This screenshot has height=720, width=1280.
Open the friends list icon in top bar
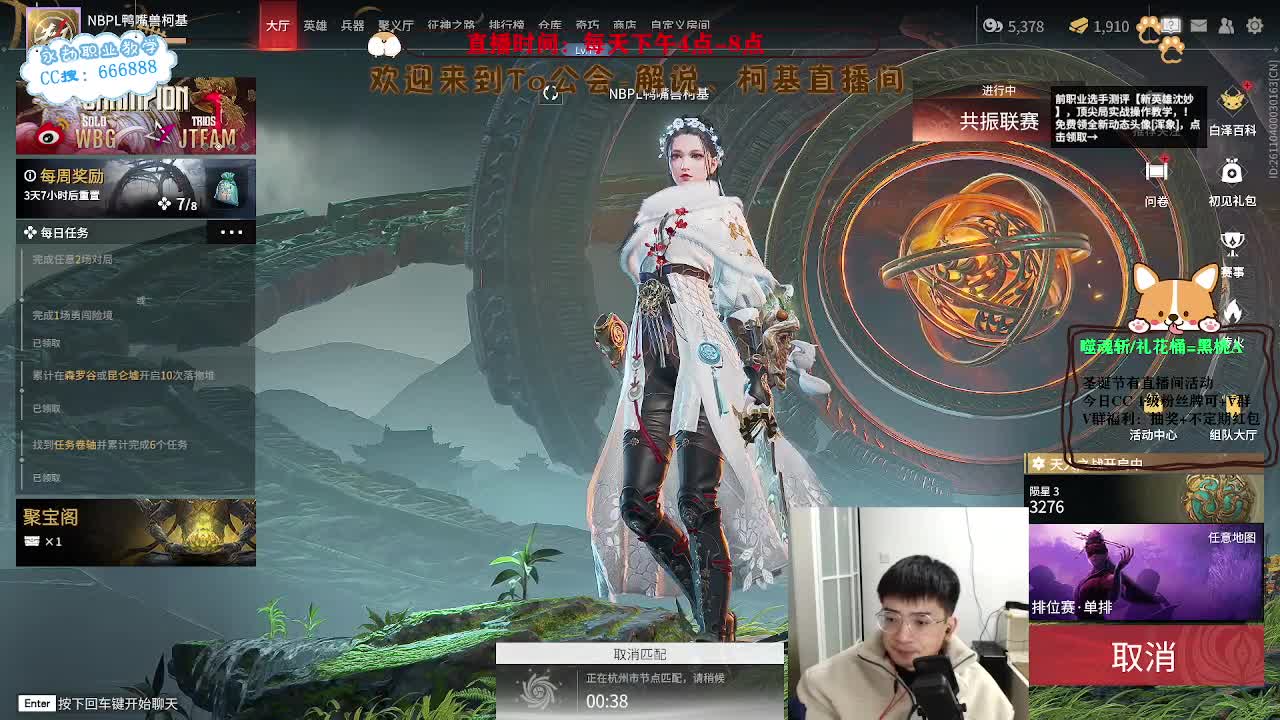tap(1225, 27)
